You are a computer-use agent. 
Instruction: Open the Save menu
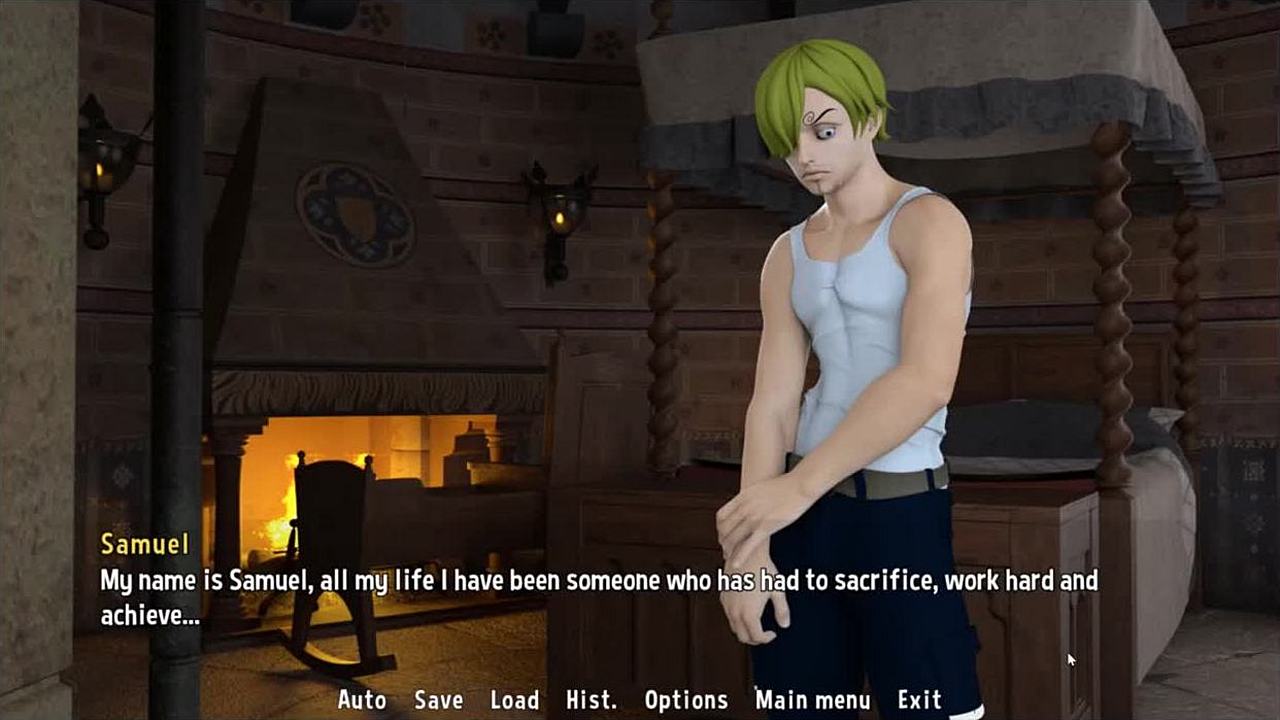click(x=438, y=700)
